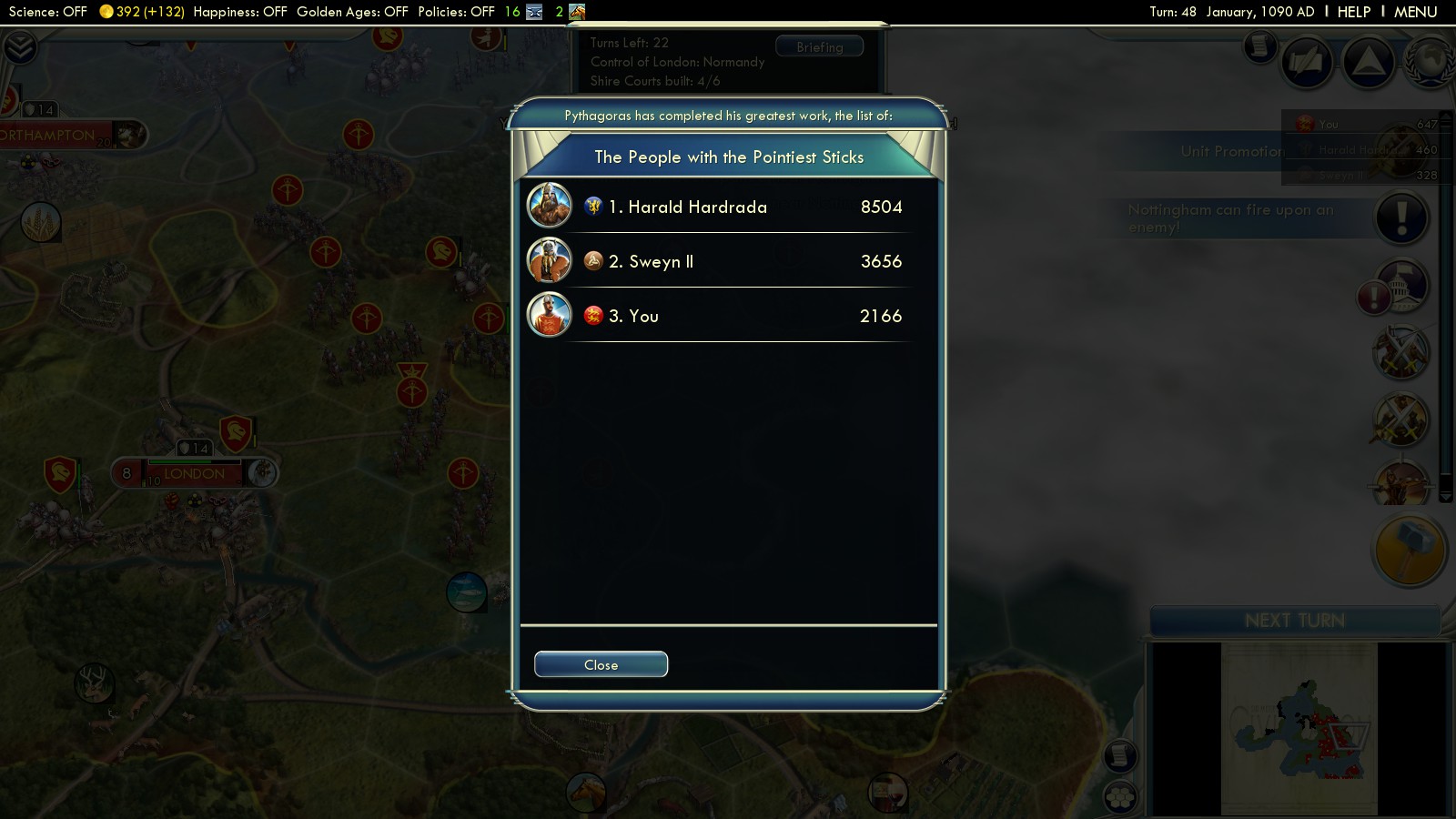Close the Pointiest Sticks ranking popup
Image resolution: width=1456 pixels, height=819 pixels.
tap(601, 665)
